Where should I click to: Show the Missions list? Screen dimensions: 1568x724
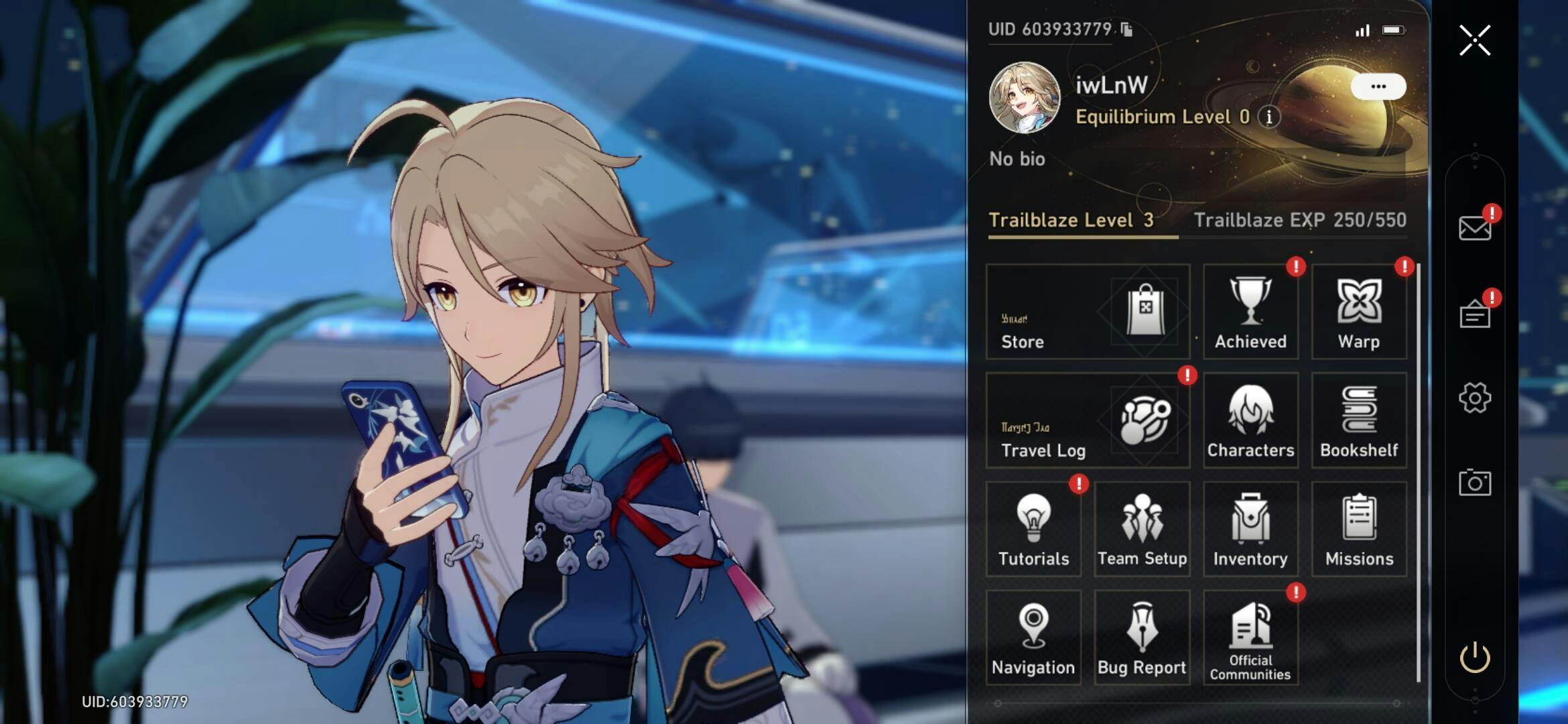coord(1358,529)
